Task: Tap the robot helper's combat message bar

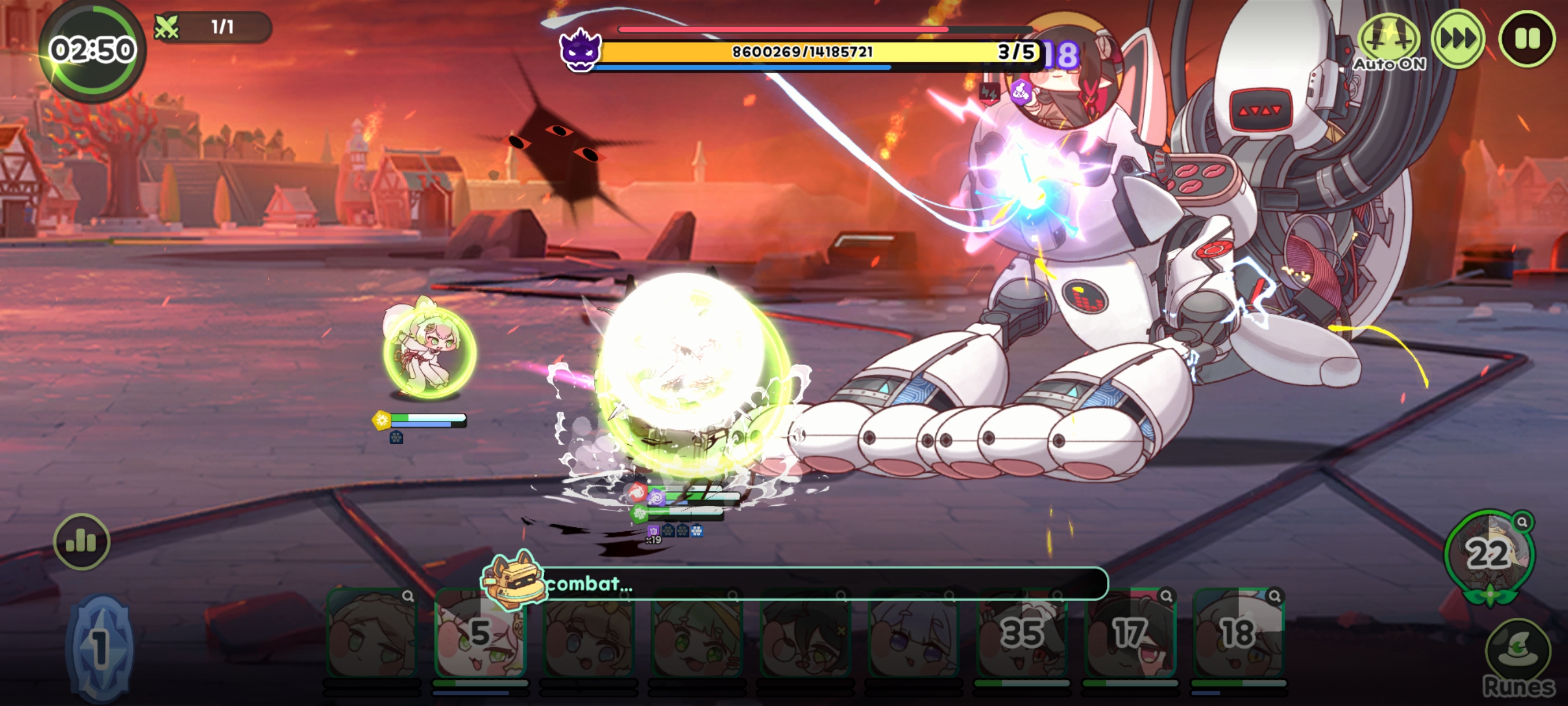Action: (x=821, y=584)
